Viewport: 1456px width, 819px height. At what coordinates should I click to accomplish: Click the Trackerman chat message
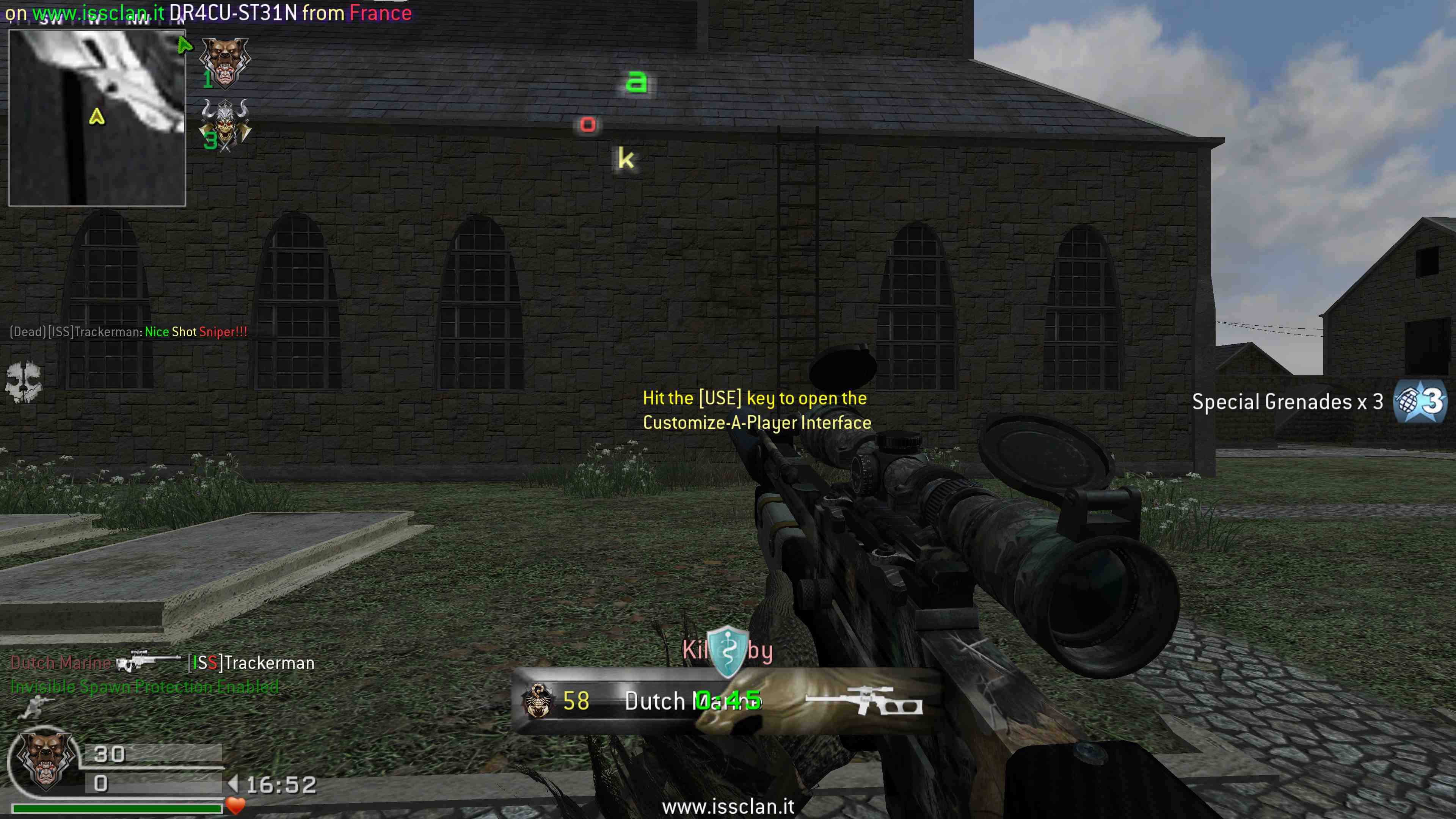pos(129,332)
